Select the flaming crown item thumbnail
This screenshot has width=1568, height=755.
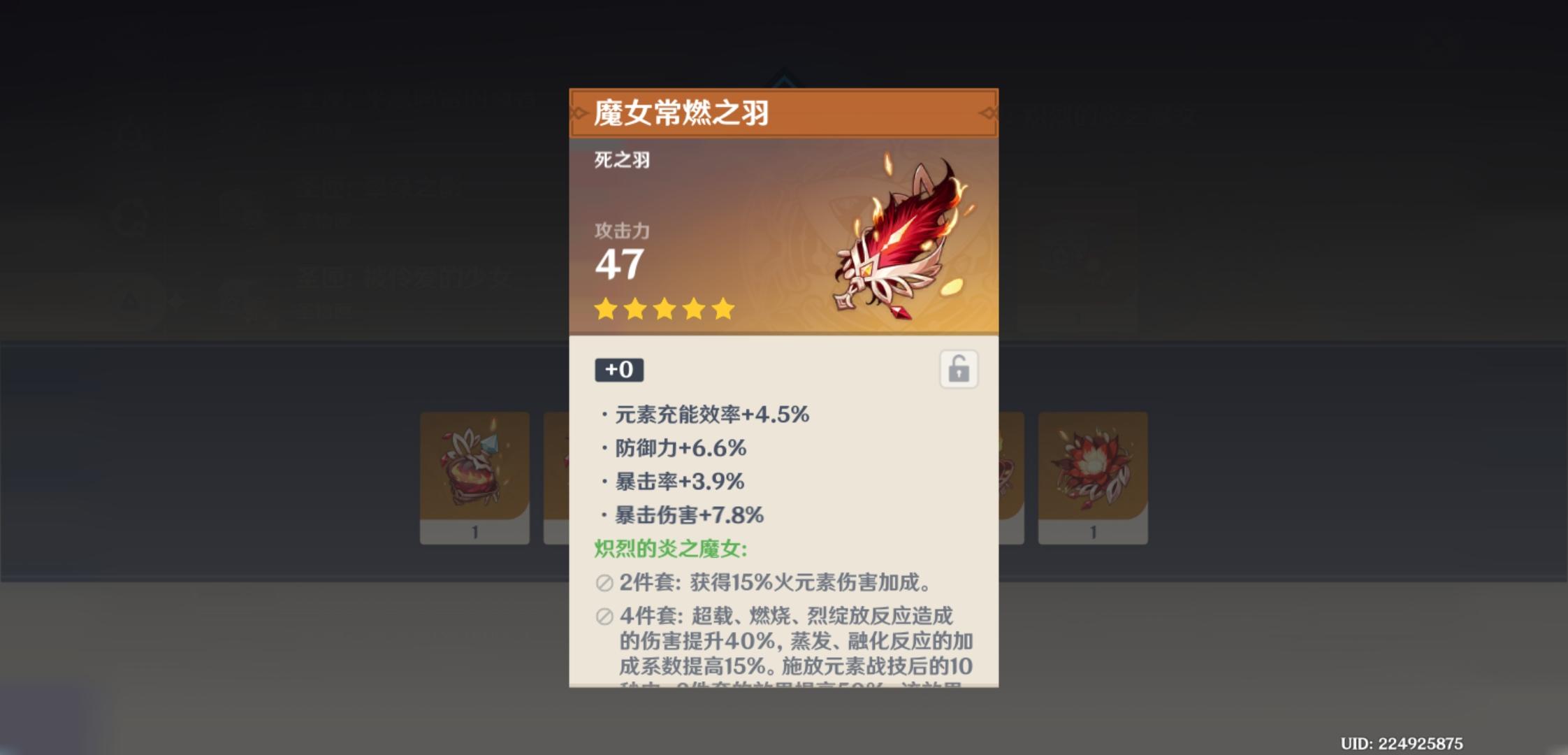click(x=475, y=468)
